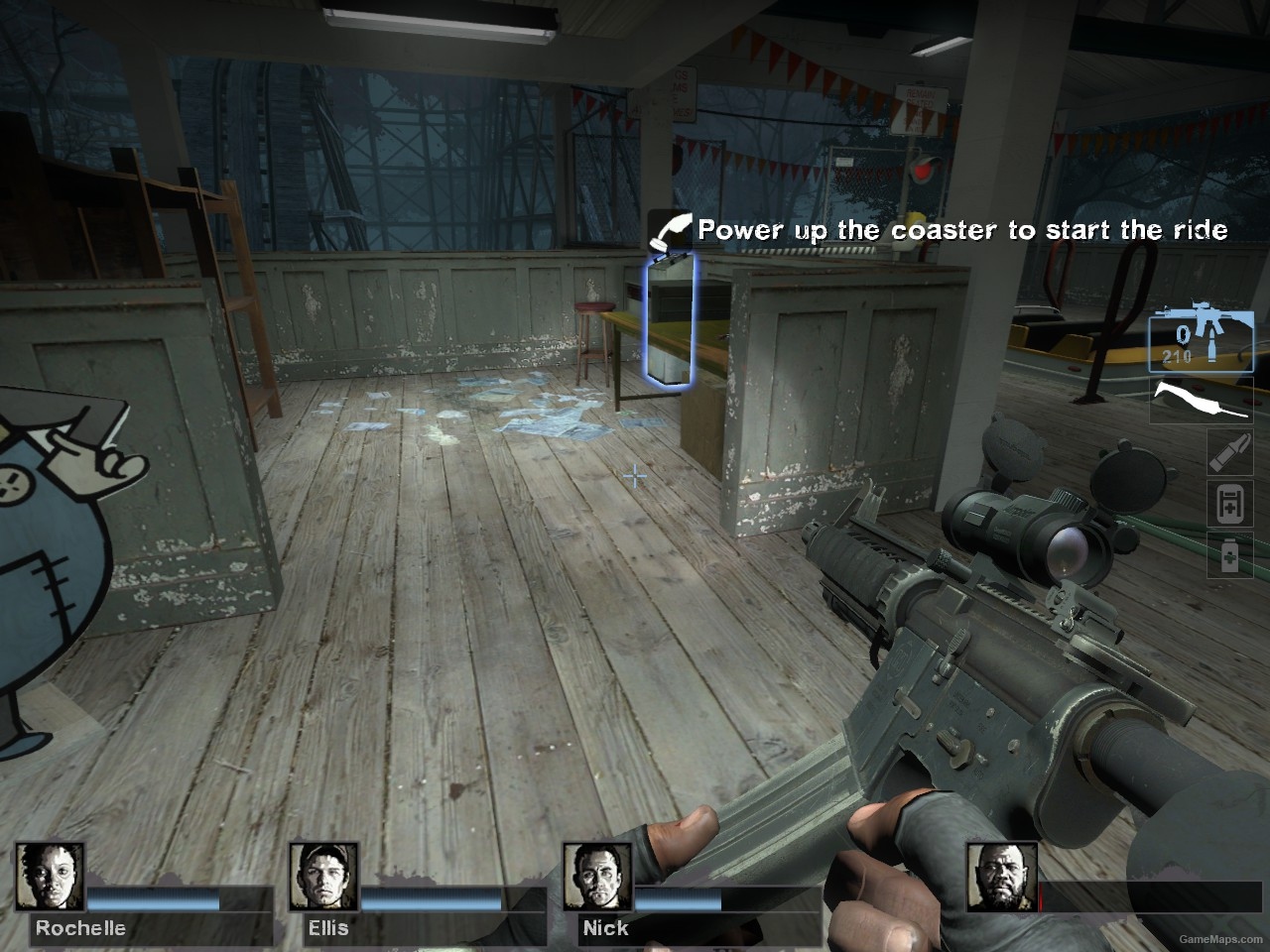Click the power switch icon beside the objective text
The width and height of the screenshot is (1270, 952).
point(669,230)
